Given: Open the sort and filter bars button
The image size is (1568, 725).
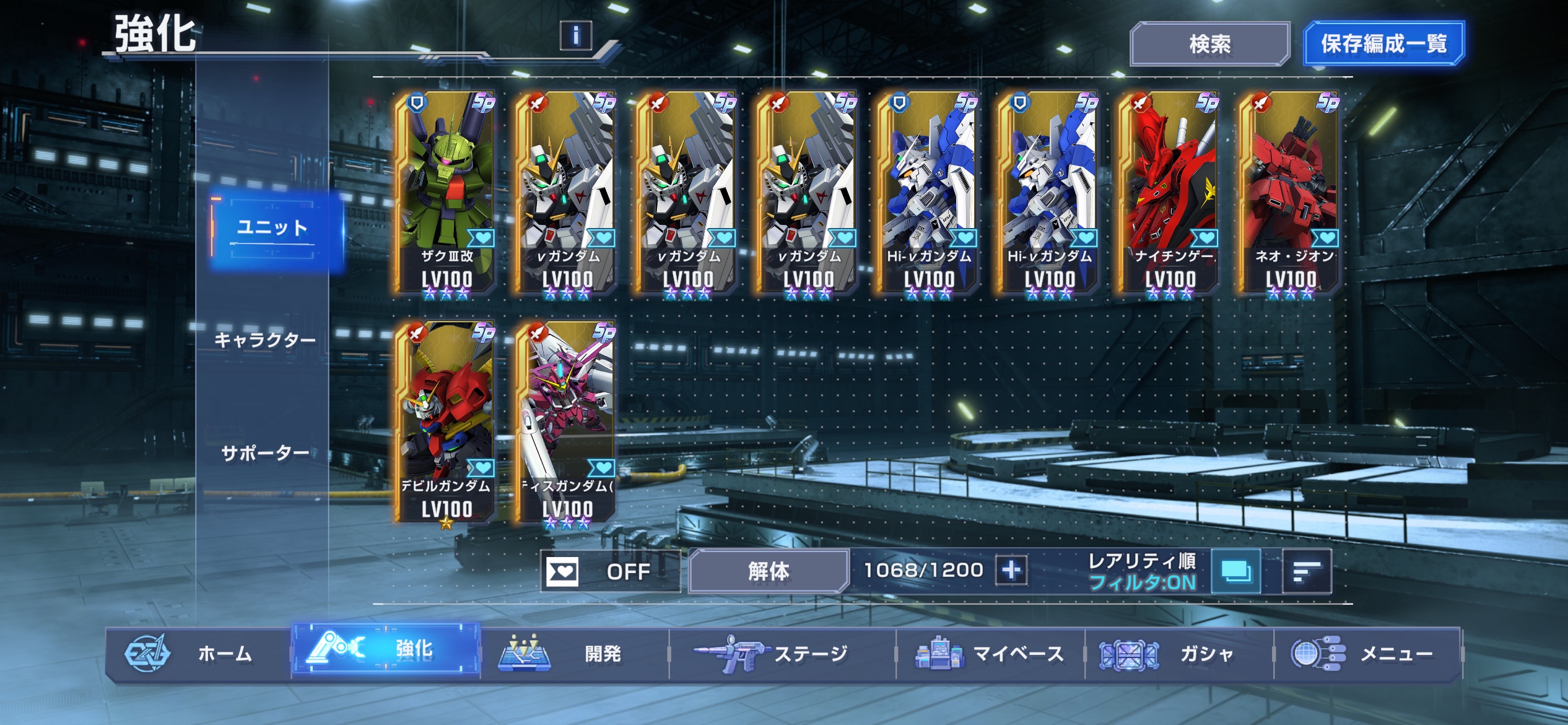Looking at the screenshot, I should click(1307, 571).
